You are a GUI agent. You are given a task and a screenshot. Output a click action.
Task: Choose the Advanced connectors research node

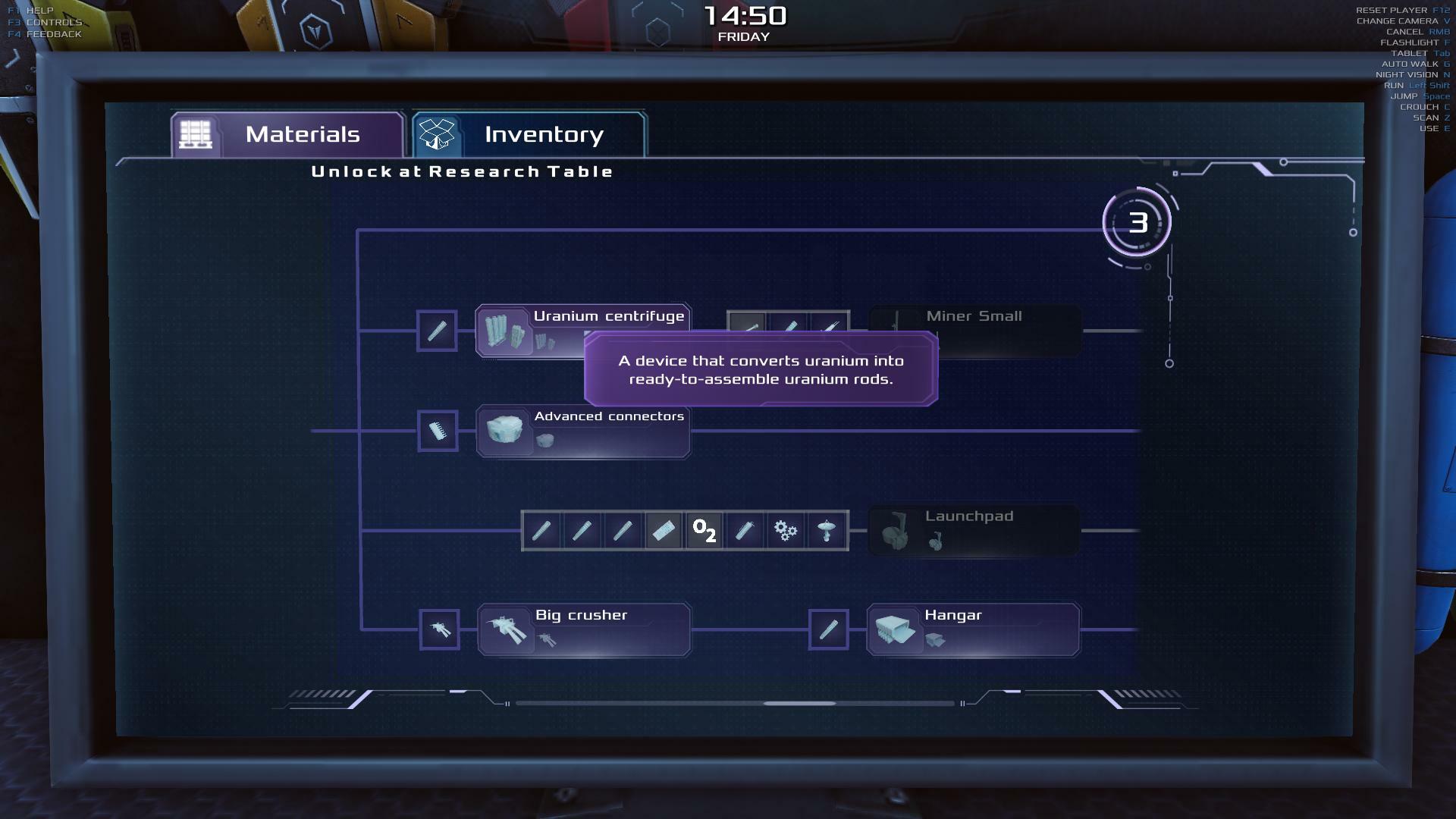583,431
